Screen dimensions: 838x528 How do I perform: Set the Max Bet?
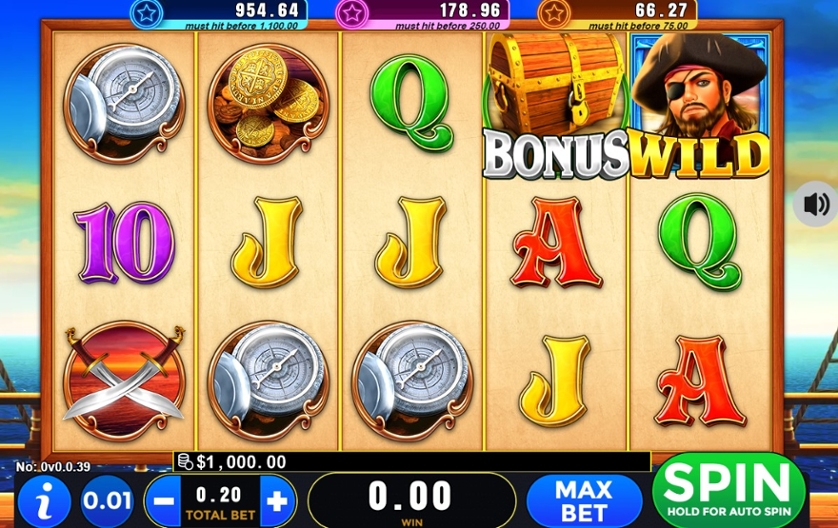pyautogui.click(x=583, y=499)
